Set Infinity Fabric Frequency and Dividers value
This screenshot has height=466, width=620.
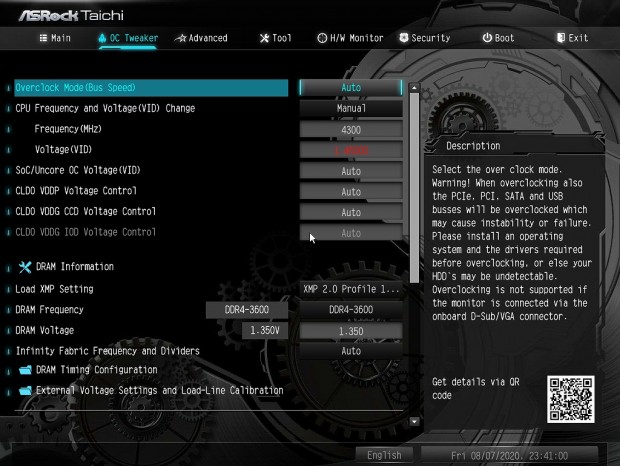[351, 351]
